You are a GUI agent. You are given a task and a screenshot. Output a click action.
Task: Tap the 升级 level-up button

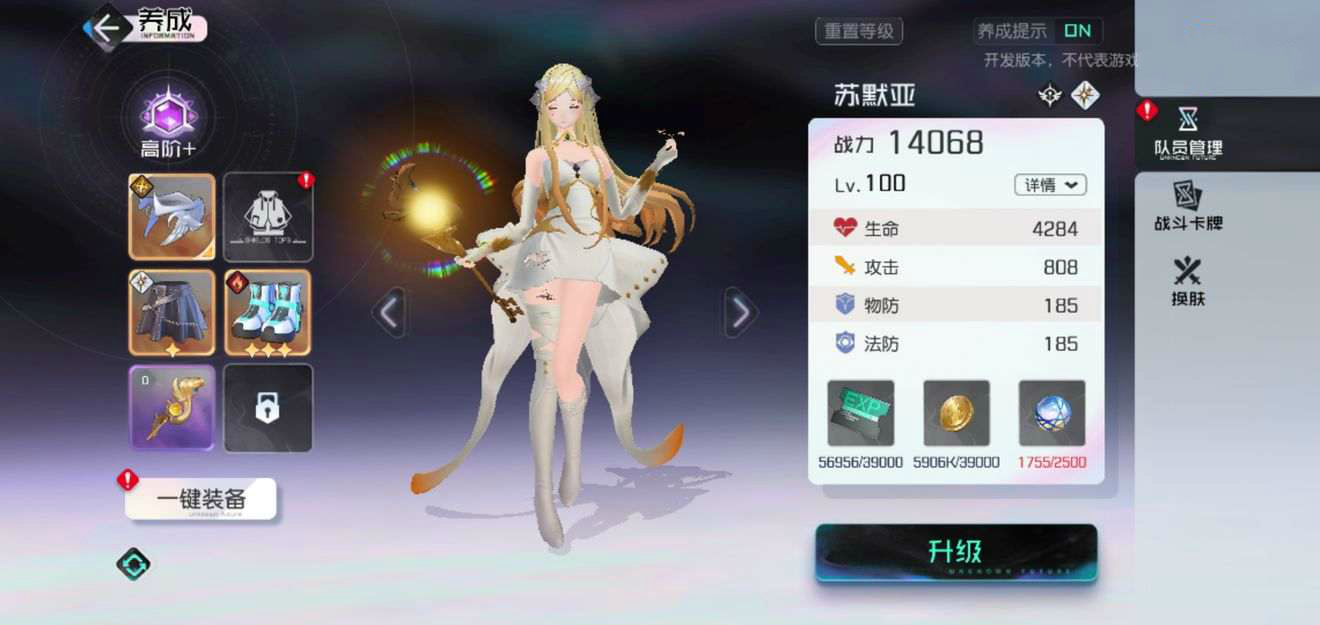[x=956, y=552]
